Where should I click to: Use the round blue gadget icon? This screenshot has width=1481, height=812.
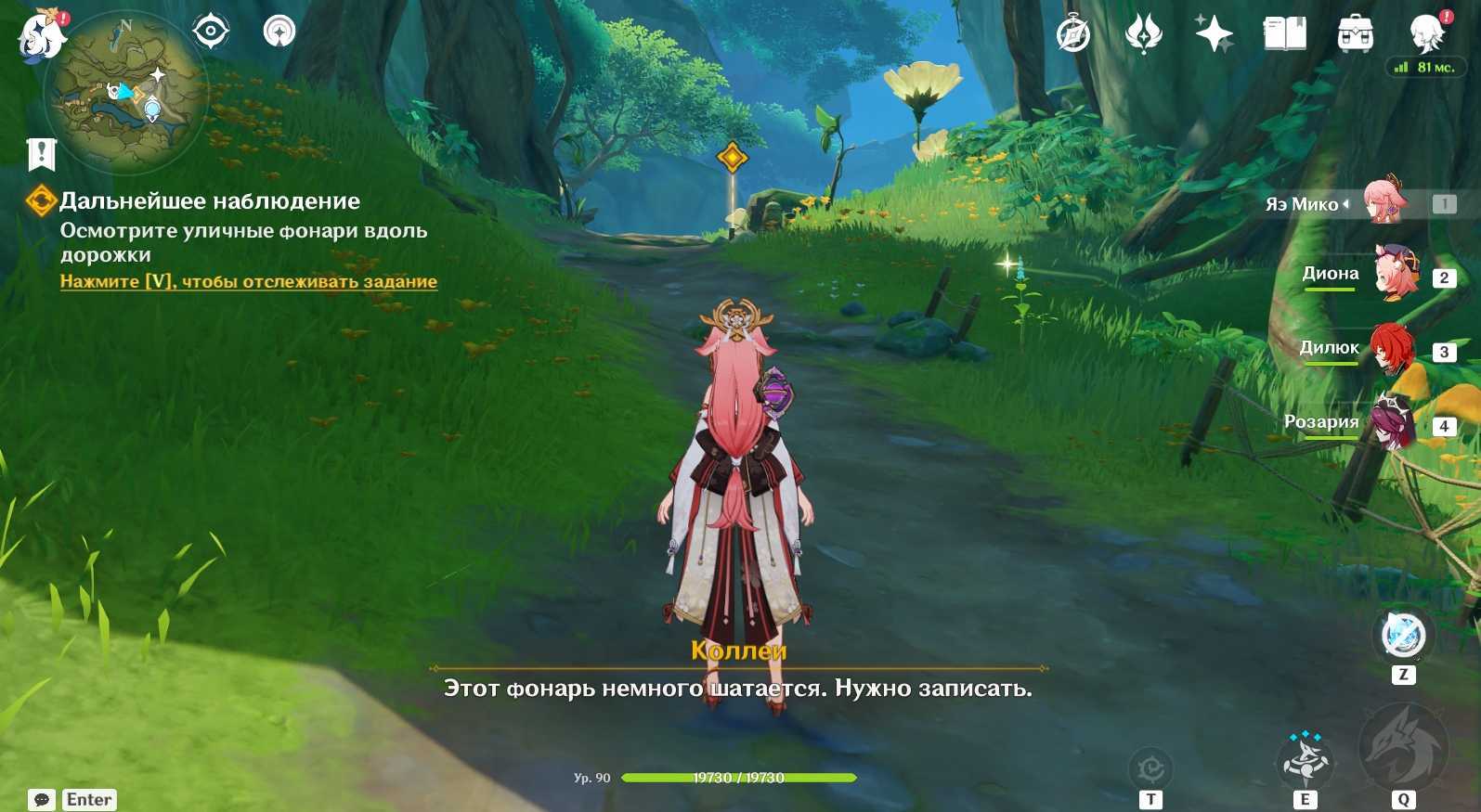click(1403, 636)
